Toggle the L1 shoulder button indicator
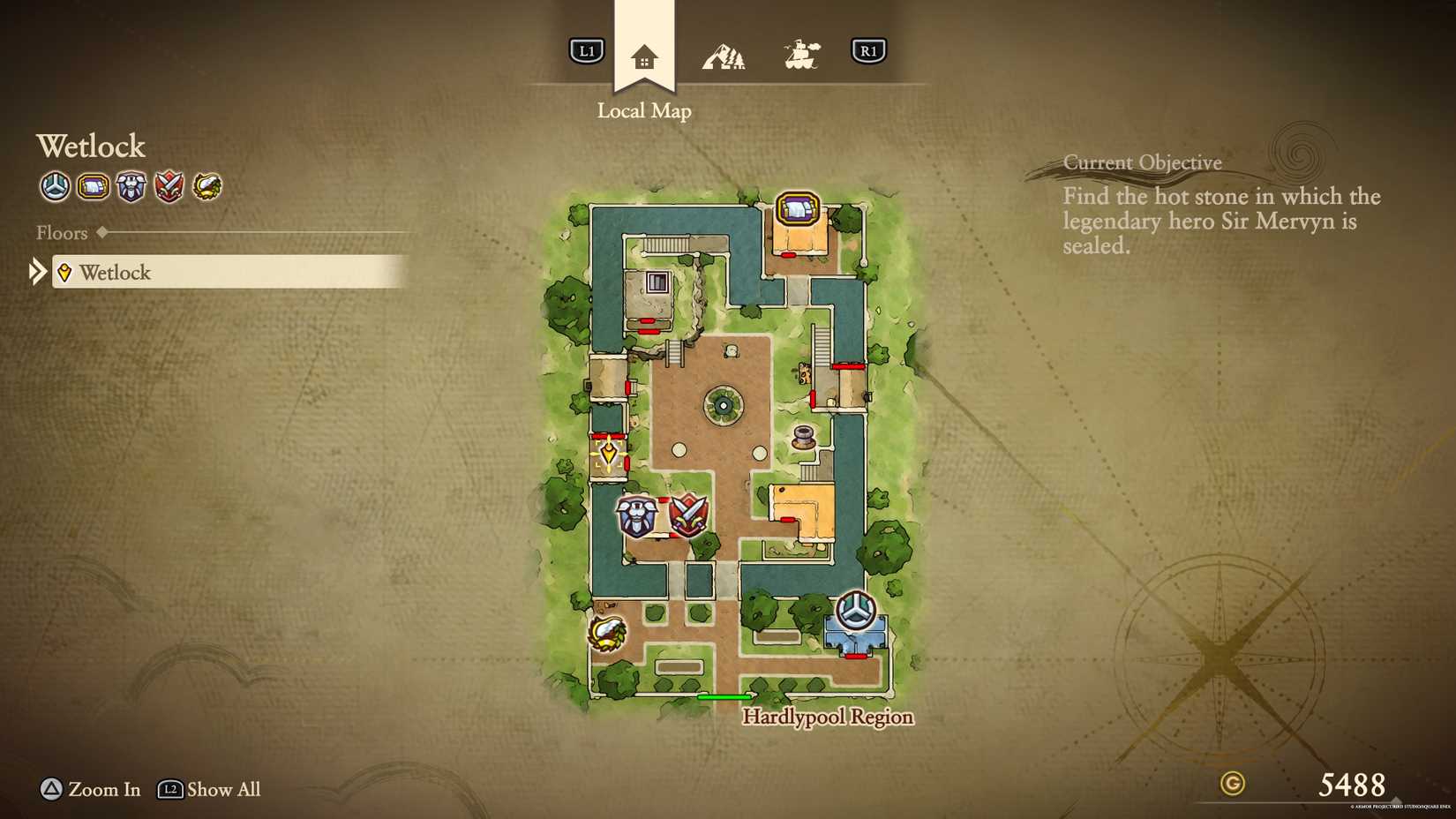Viewport: 1456px width, 819px height. click(585, 50)
